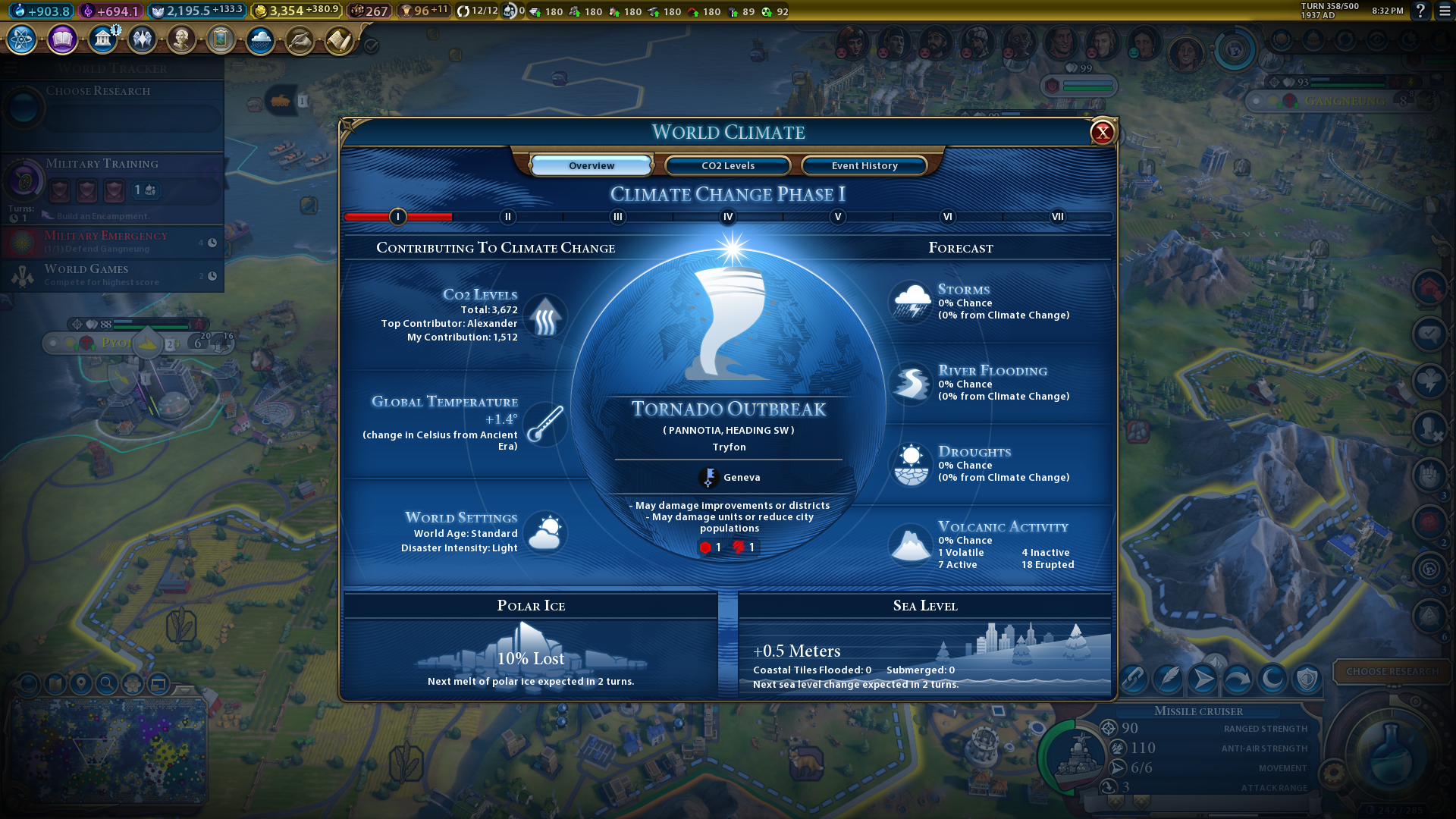Image resolution: width=1456 pixels, height=819 pixels.
Task: Switch to the CO2 Levels tab
Action: 728,165
